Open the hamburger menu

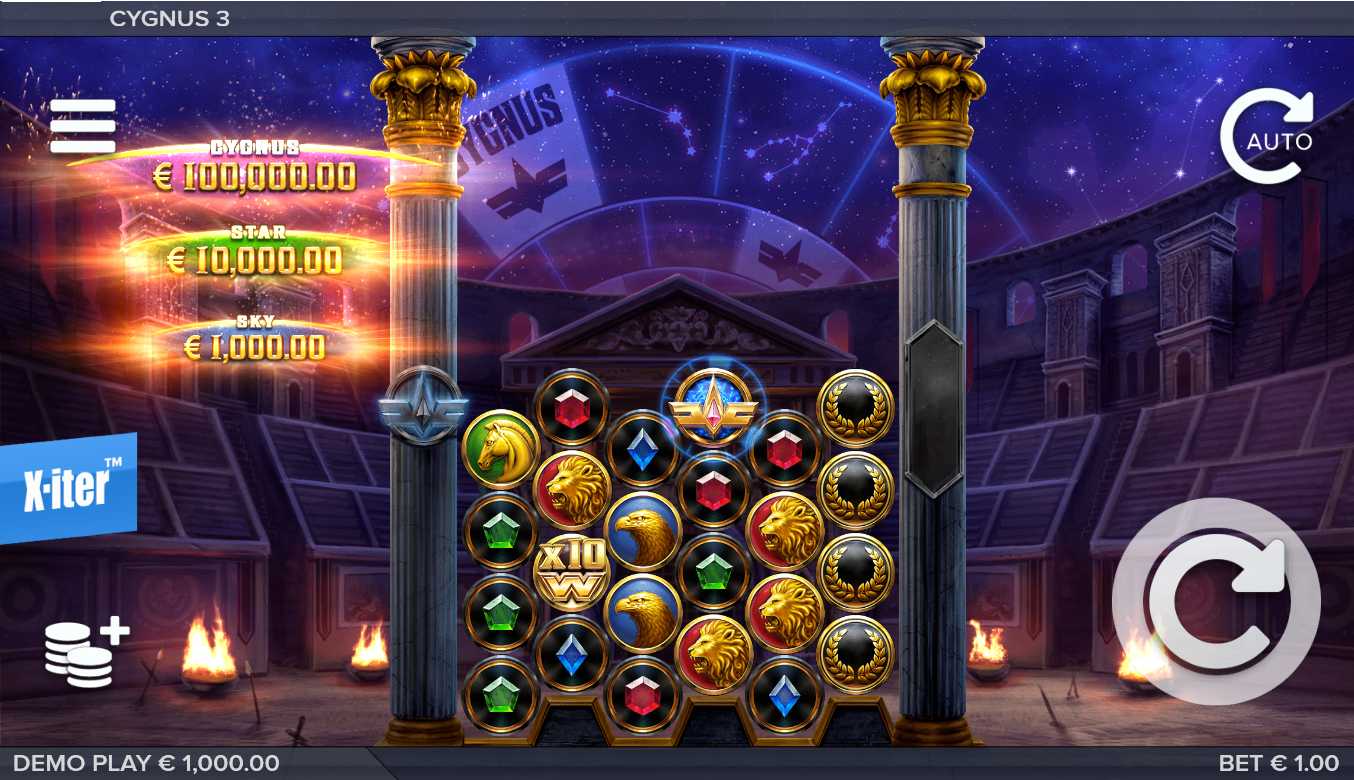[x=83, y=126]
